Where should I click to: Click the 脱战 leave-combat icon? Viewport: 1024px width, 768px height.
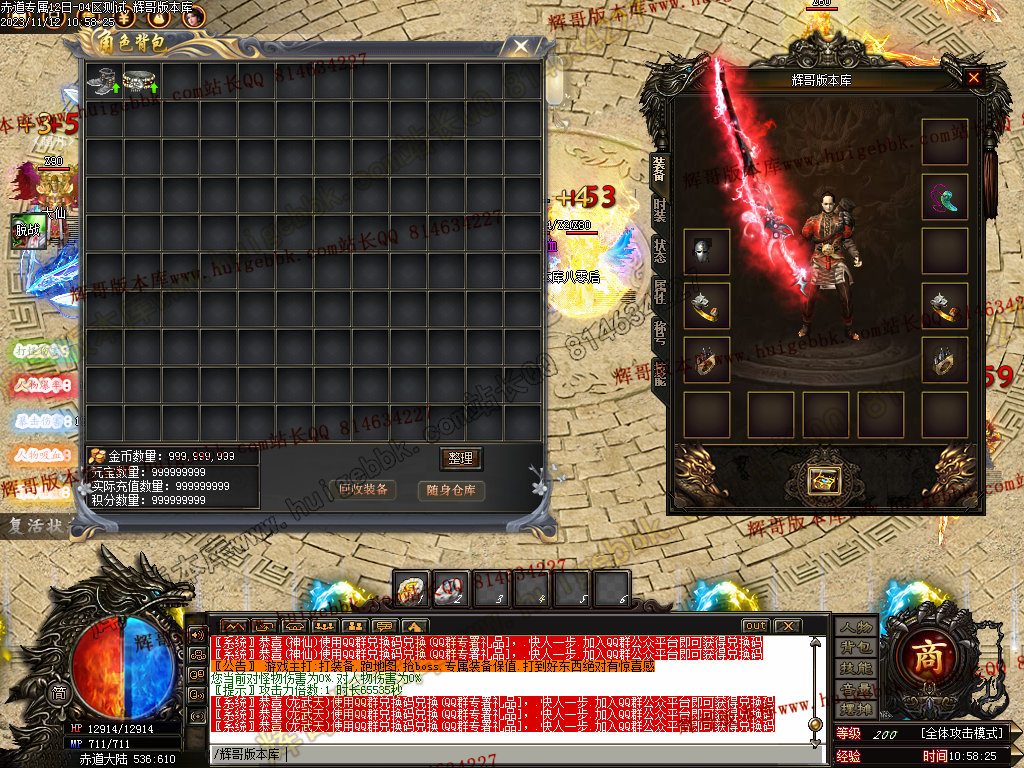[x=28, y=229]
